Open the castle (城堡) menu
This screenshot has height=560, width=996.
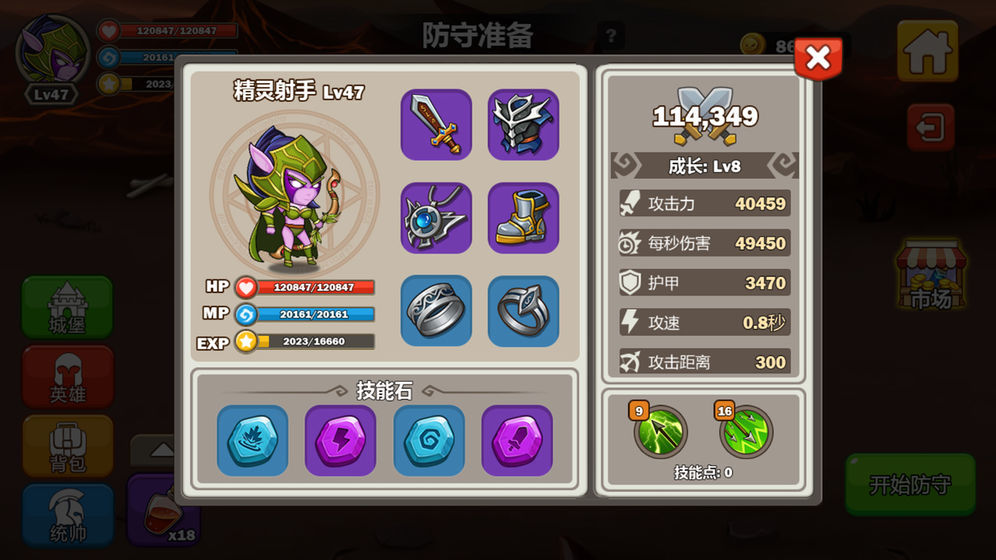pos(67,307)
